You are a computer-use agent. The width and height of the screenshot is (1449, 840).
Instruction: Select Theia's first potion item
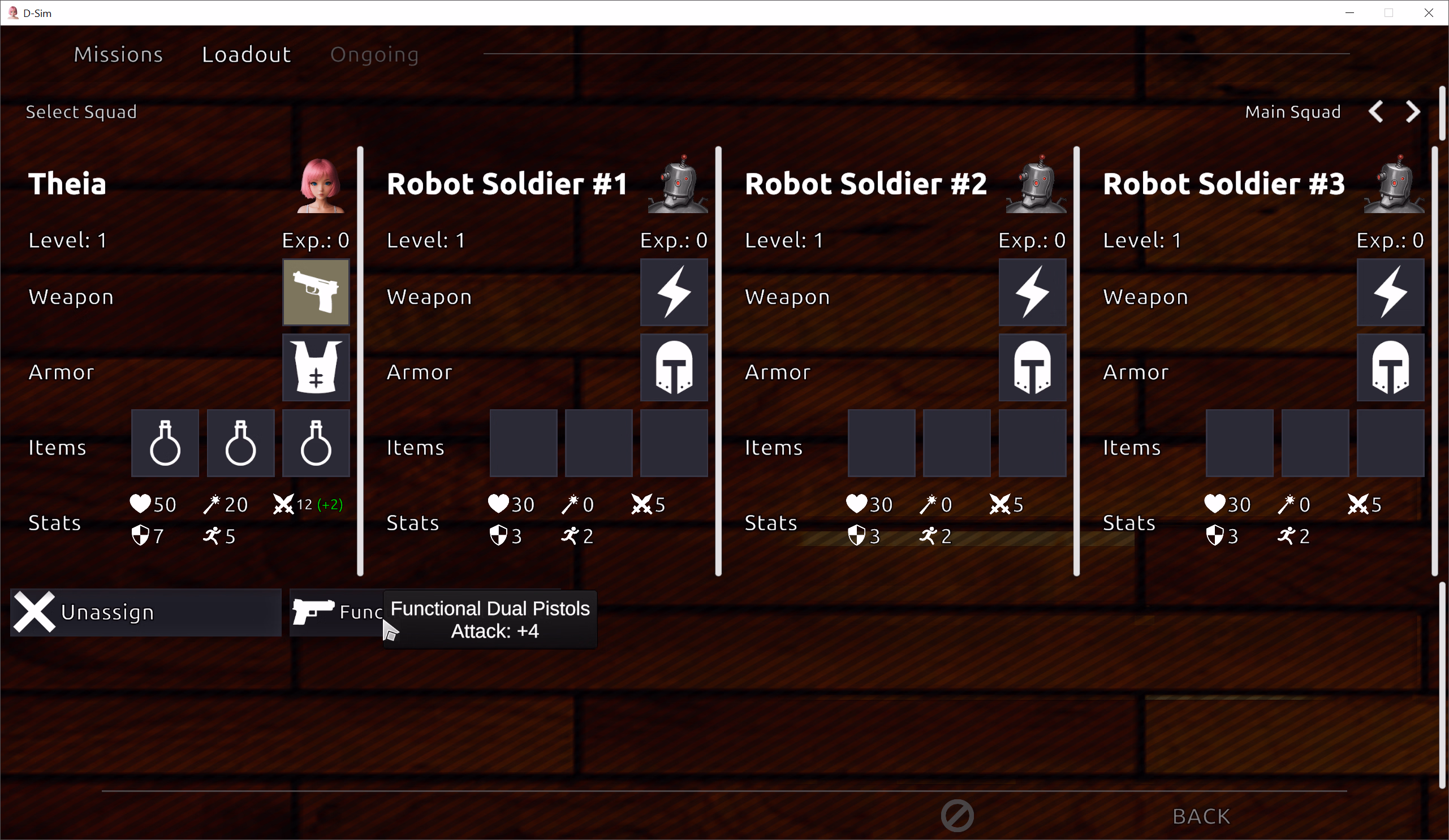tap(165, 443)
